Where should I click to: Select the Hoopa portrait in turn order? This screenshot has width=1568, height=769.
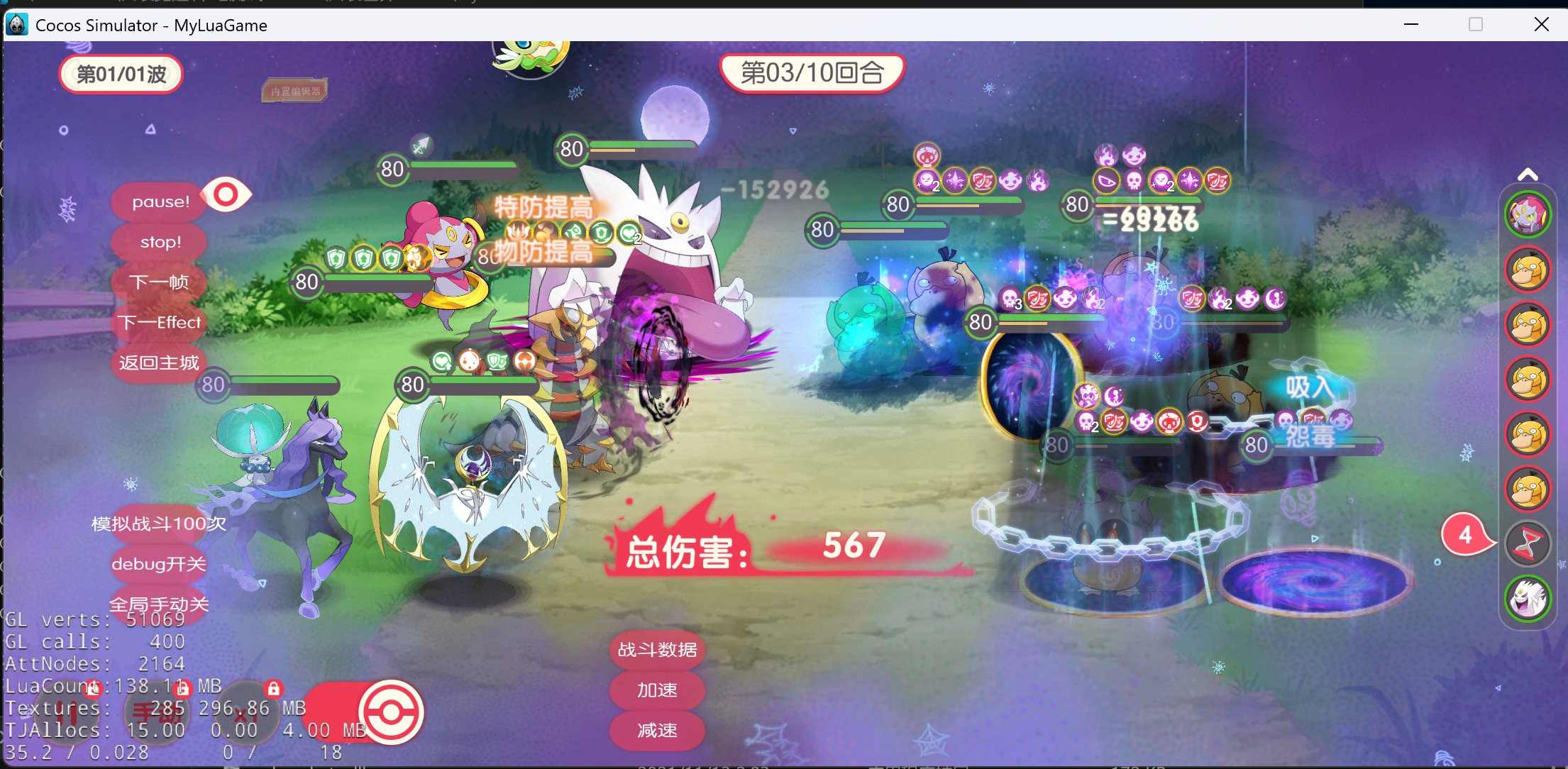point(1528,214)
